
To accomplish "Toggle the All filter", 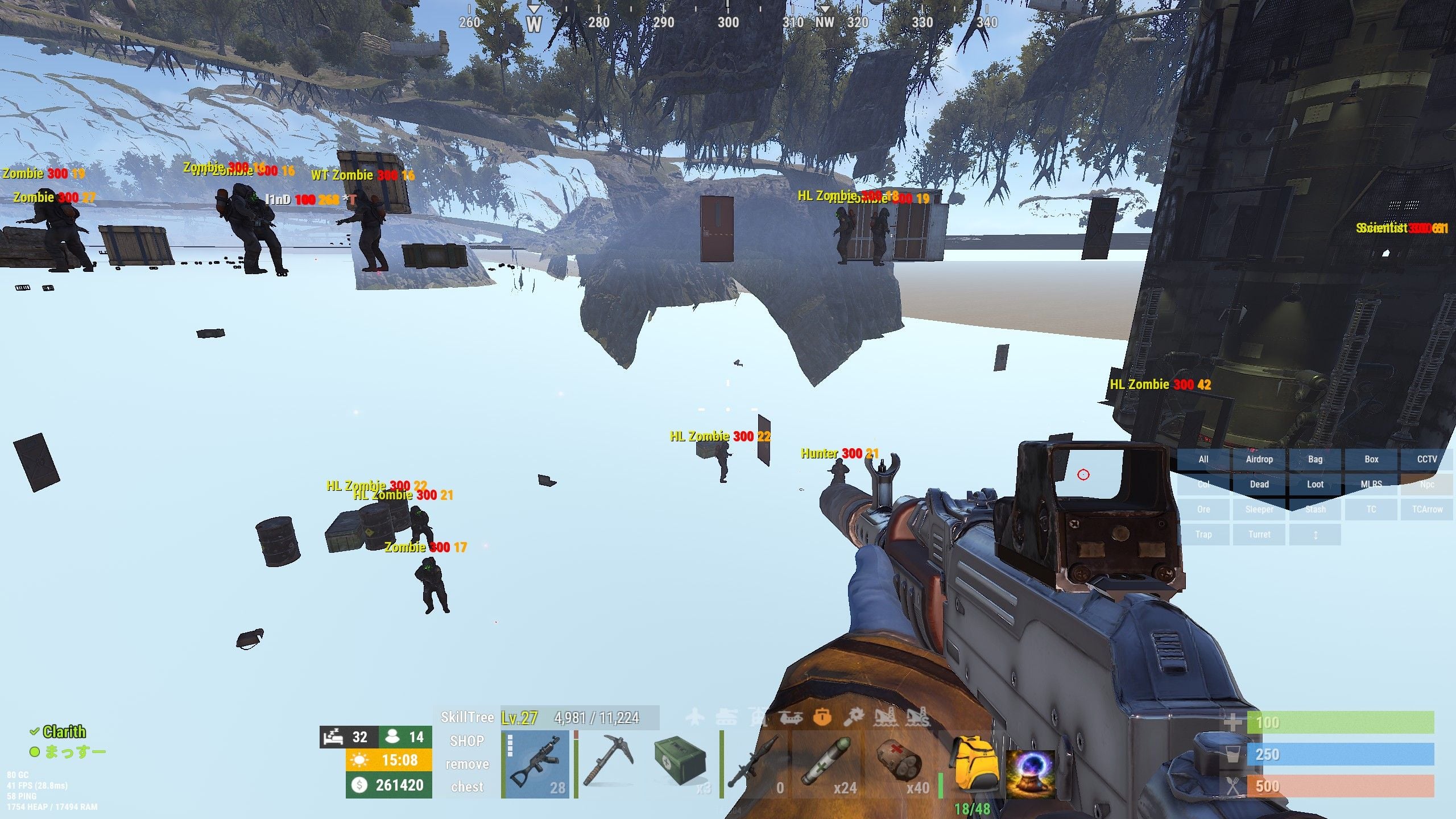I will [1203, 460].
